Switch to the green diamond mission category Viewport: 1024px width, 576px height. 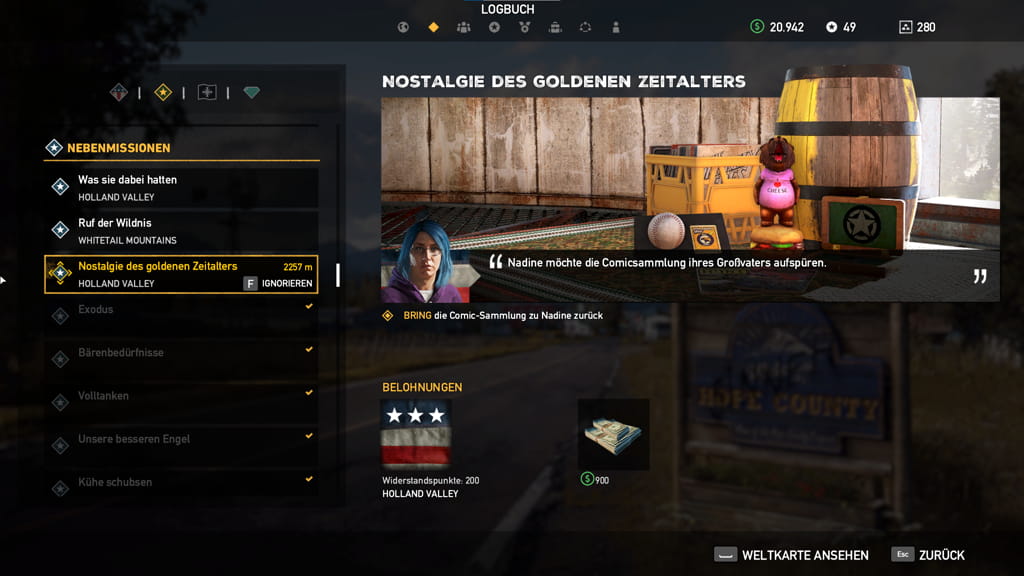[251, 93]
